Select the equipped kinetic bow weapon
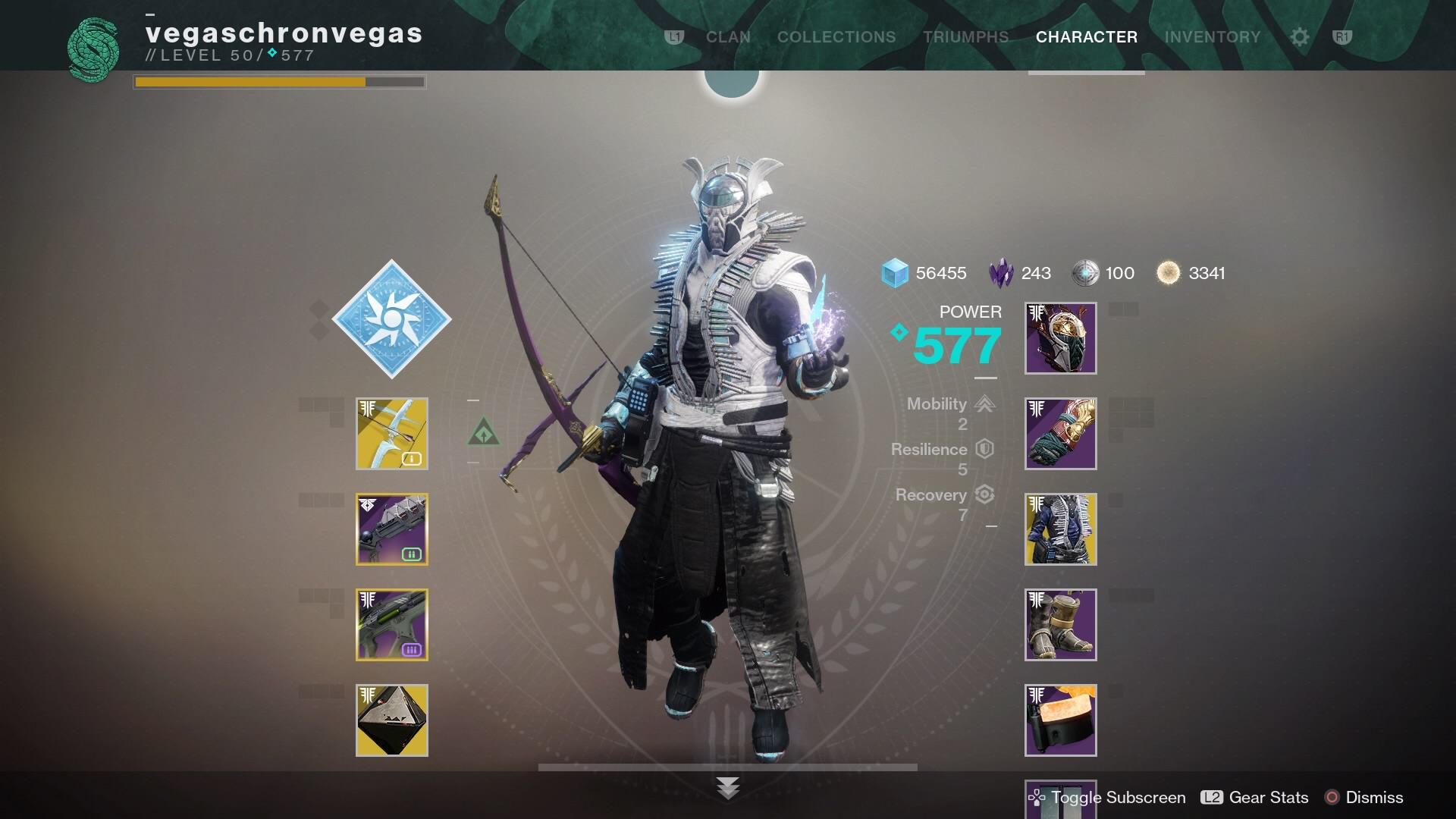The height and width of the screenshot is (819, 1456). click(391, 434)
